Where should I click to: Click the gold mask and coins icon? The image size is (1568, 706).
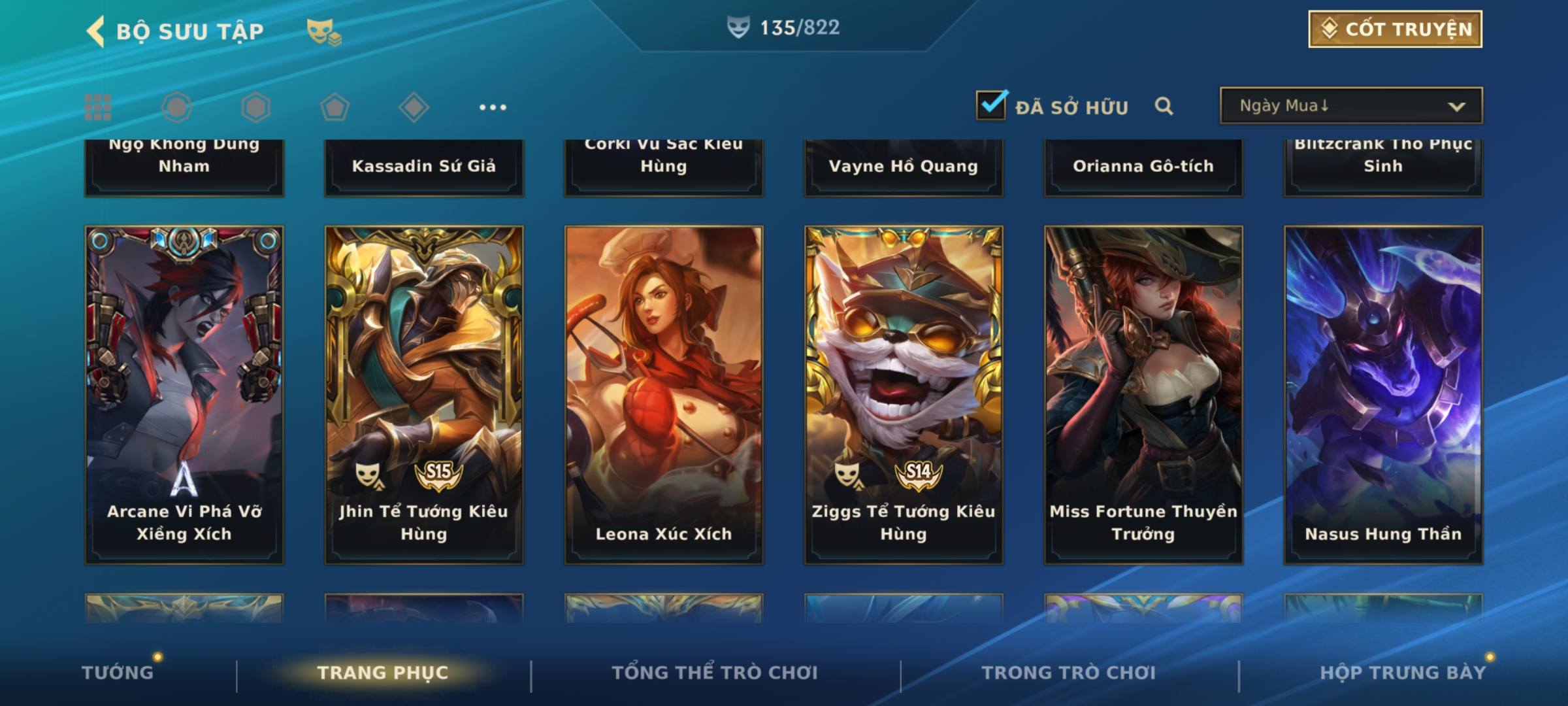coord(324,31)
